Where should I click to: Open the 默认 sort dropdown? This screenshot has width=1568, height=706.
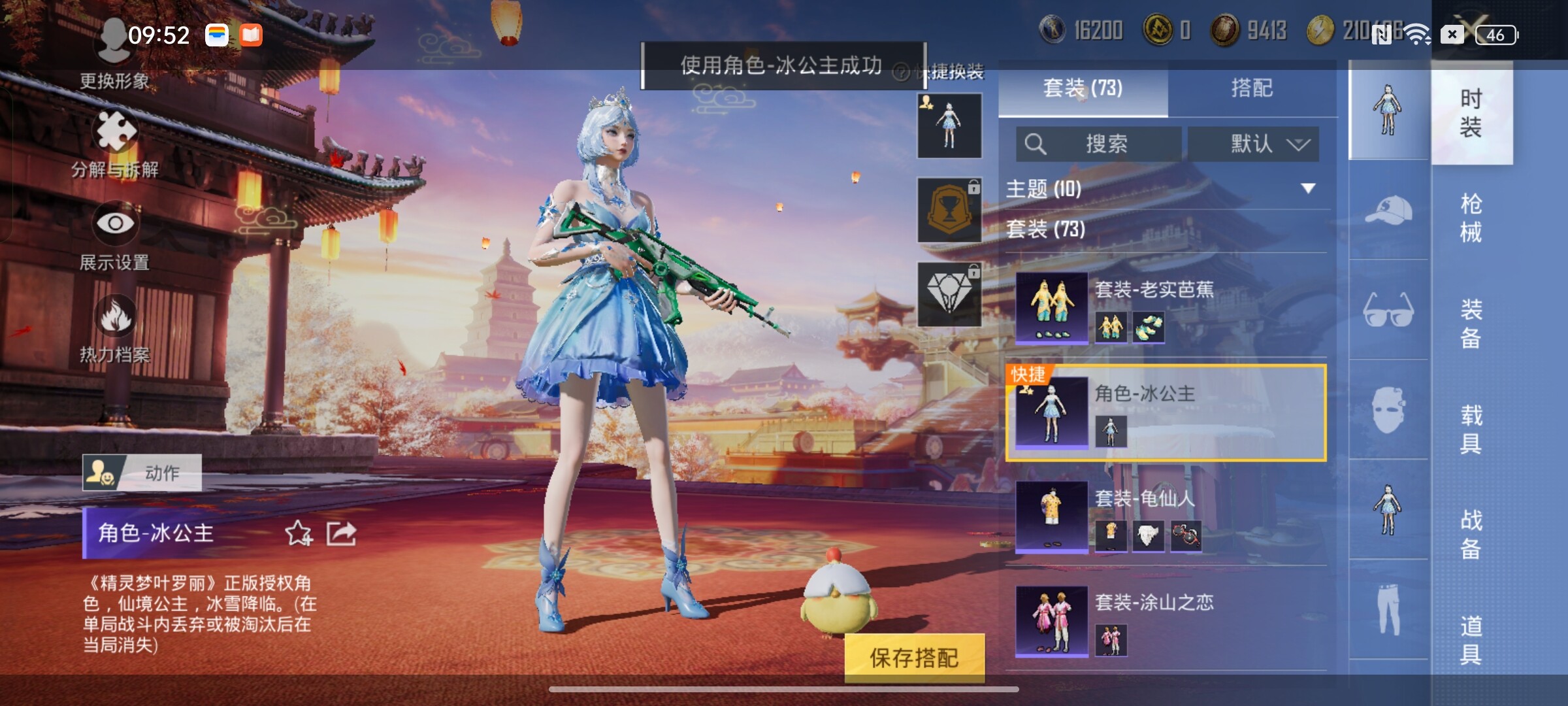tap(1253, 144)
